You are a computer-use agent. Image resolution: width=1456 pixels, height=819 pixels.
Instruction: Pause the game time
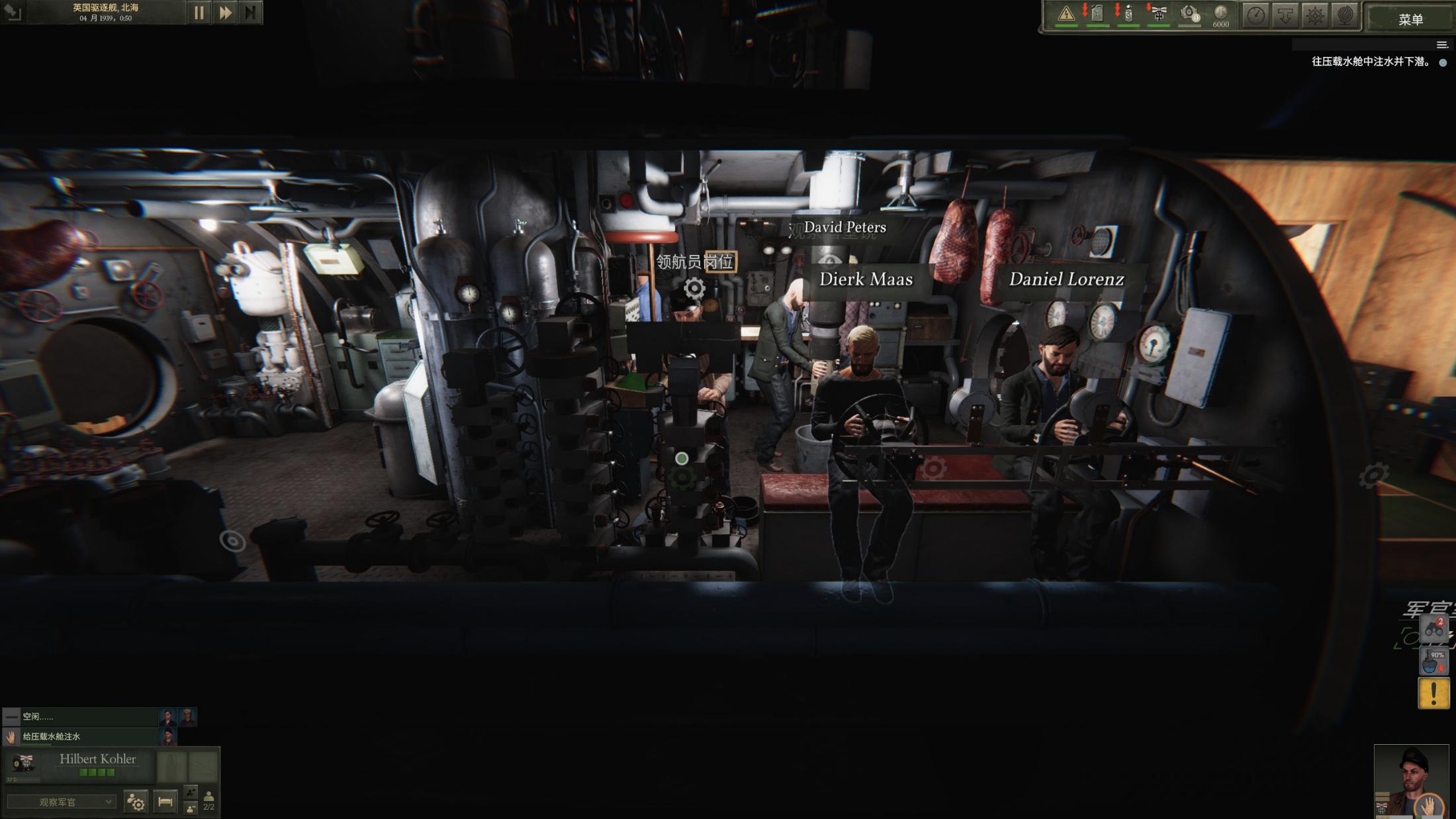coord(199,13)
